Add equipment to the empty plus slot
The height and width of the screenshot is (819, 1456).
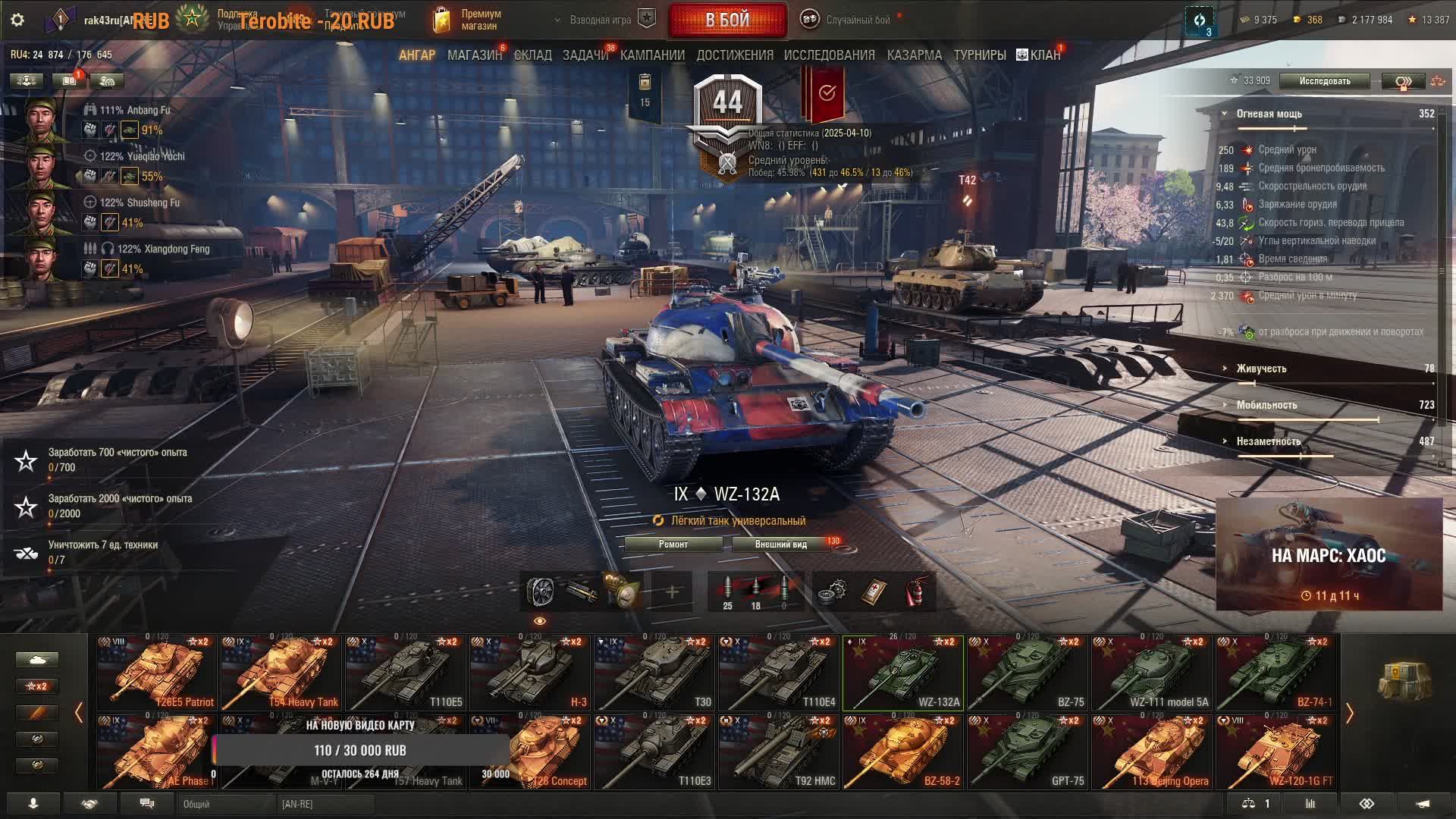click(672, 591)
